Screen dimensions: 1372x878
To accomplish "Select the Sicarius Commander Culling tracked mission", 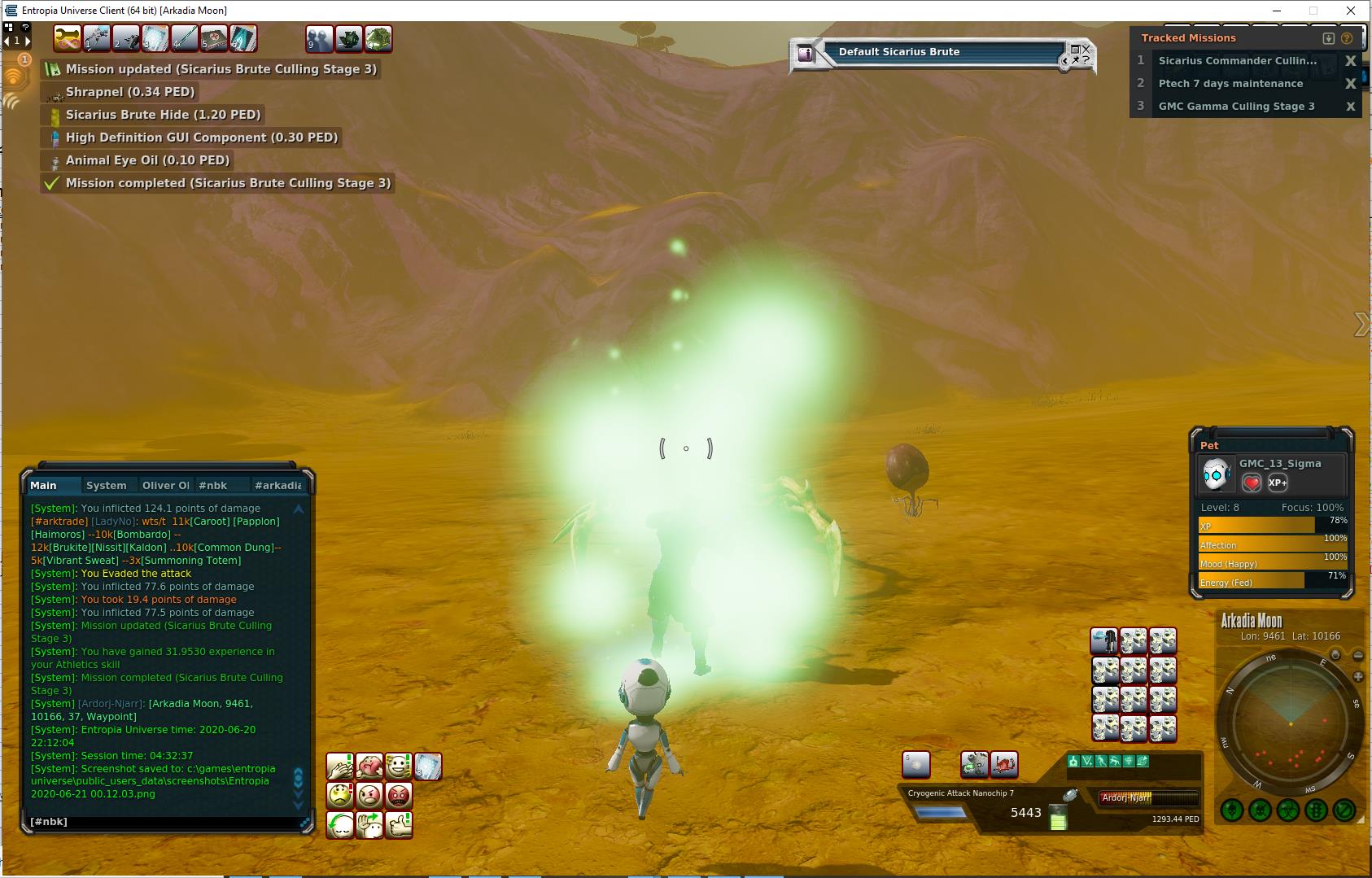I will [x=1237, y=60].
